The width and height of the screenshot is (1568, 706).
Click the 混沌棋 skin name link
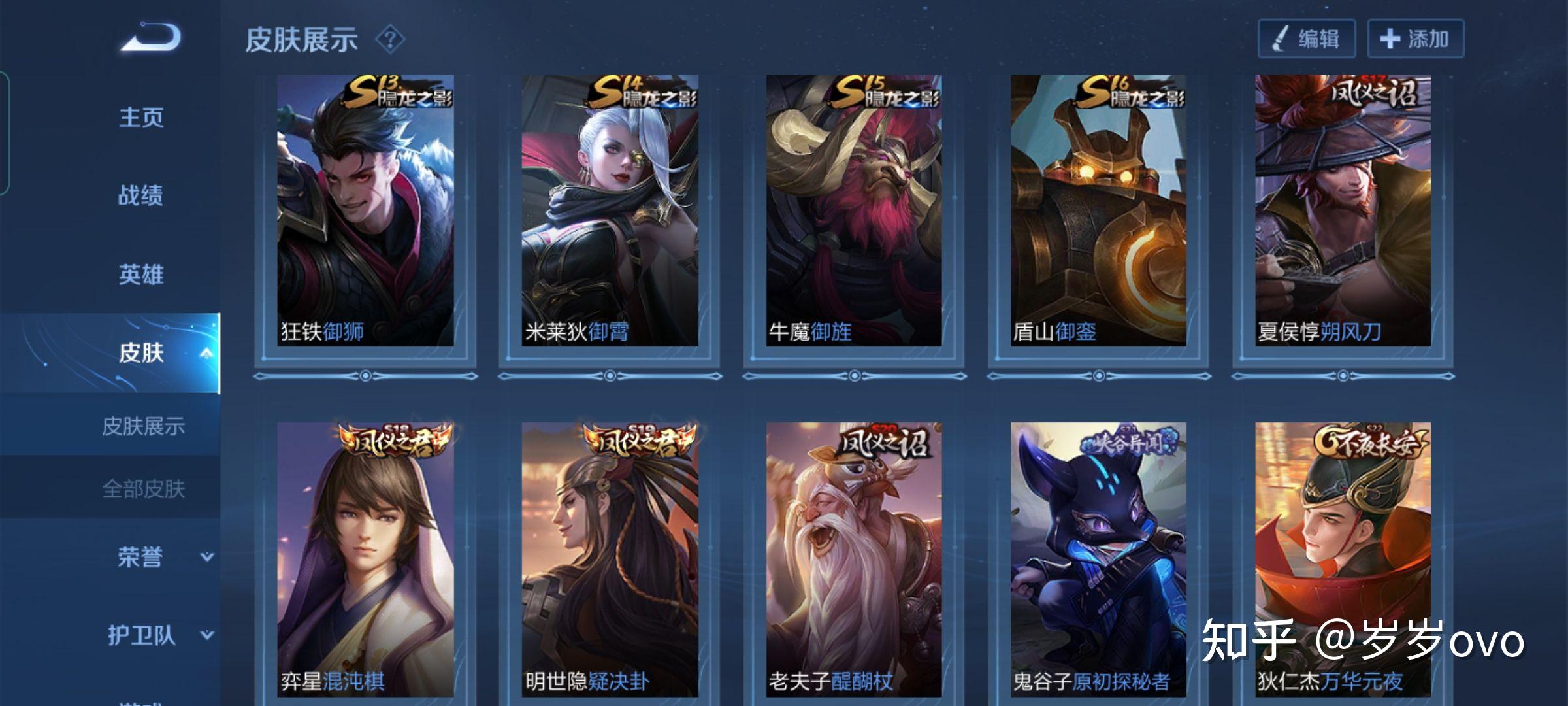tap(353, 680)
